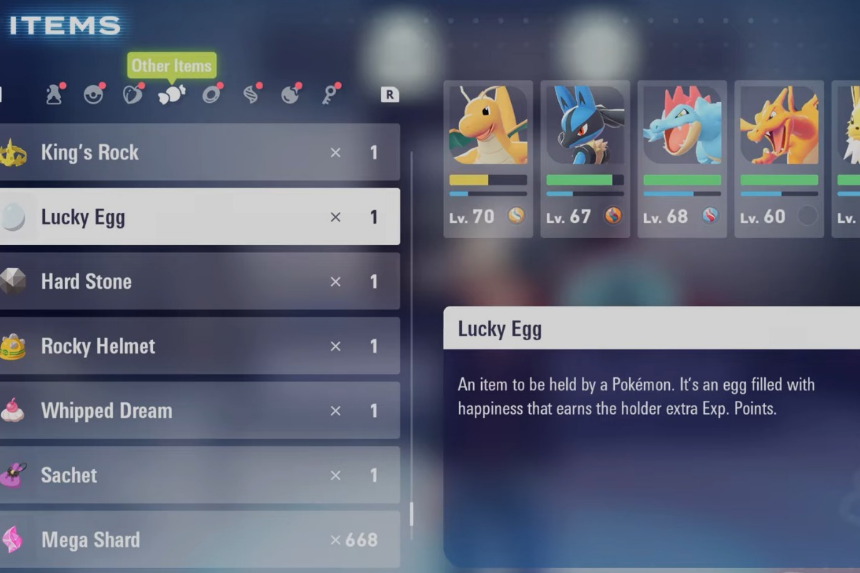Switch to the berries tab
The height and width of the screenshot is (573, 860).
click(132, 95)
